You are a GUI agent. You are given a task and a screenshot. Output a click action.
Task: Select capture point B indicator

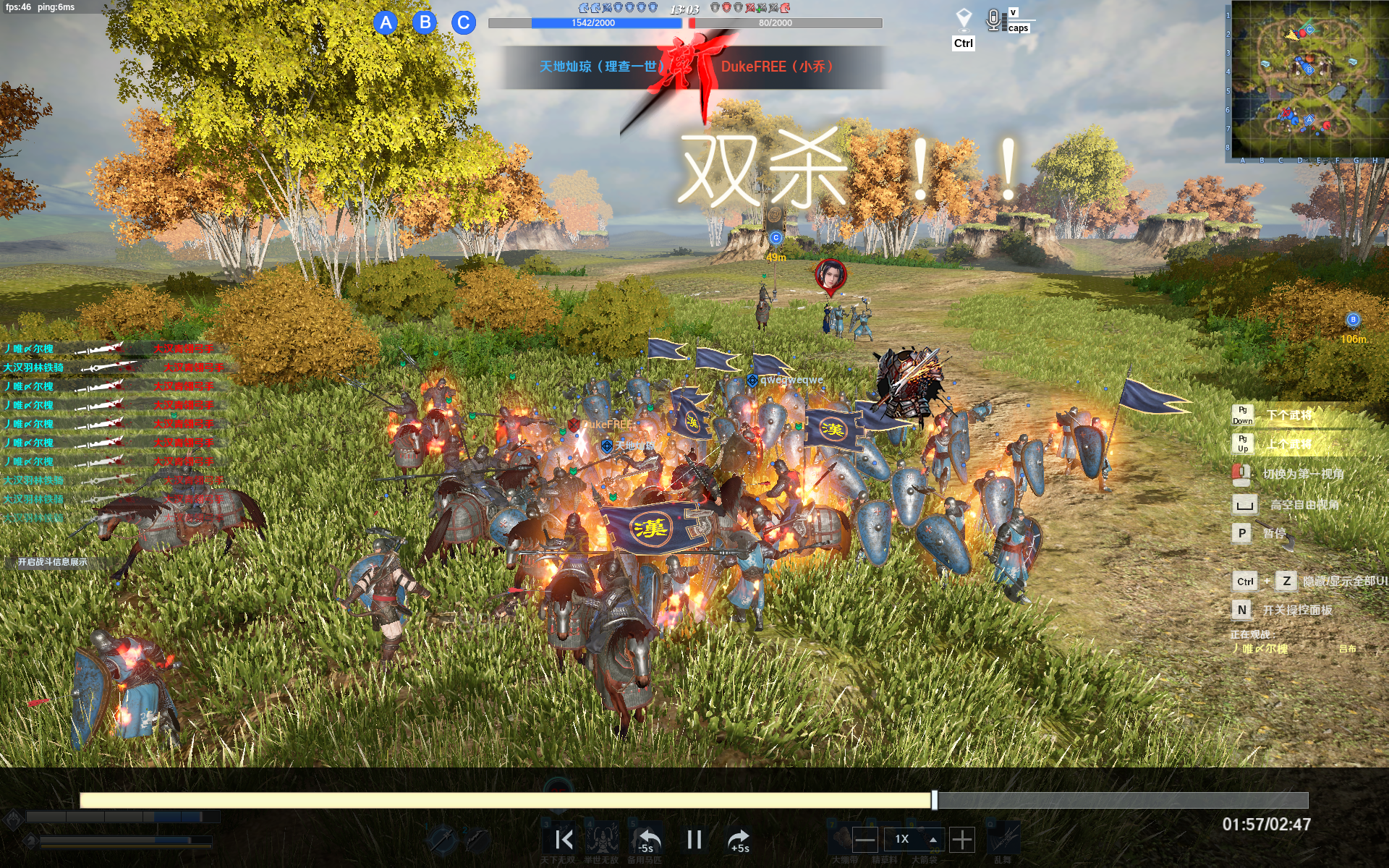(425, 22)
